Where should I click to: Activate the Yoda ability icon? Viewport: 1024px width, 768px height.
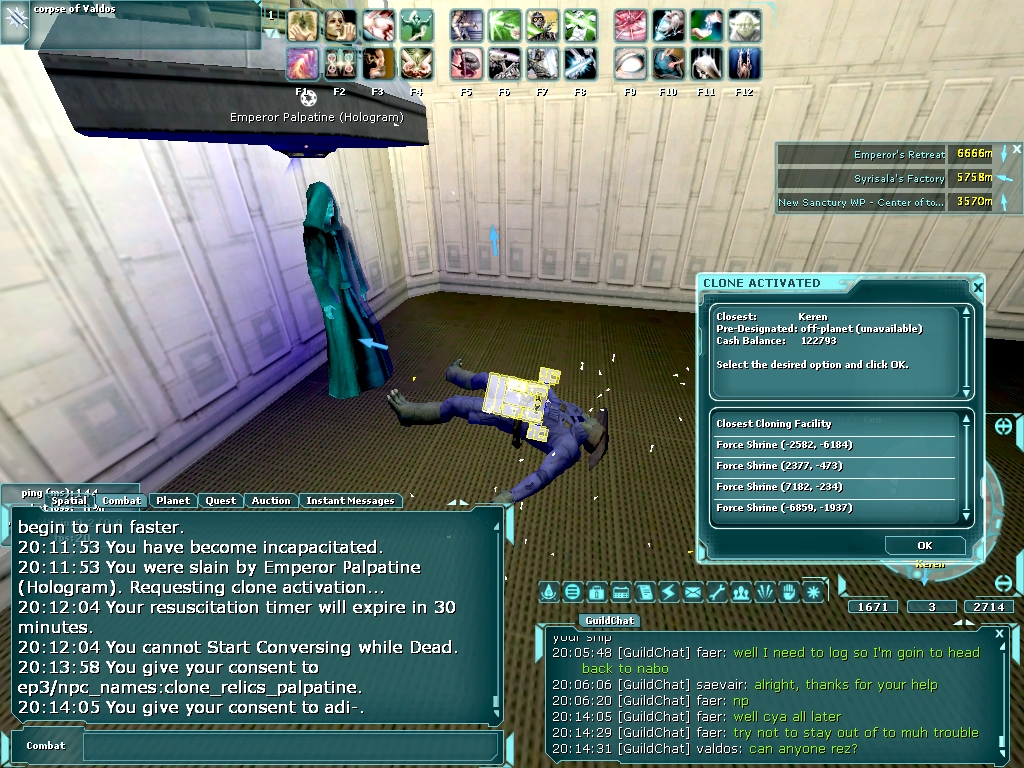pos(744,25)
